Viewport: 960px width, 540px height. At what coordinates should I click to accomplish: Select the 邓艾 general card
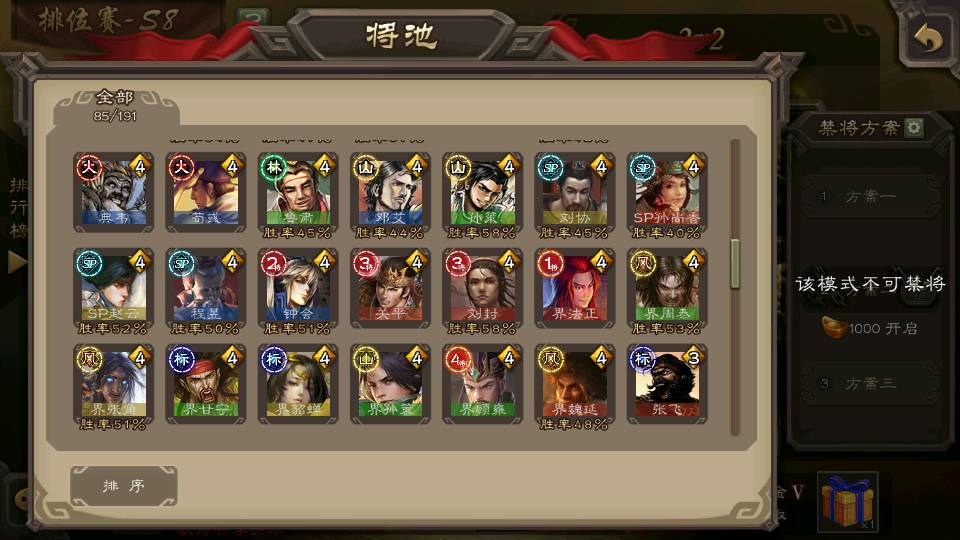coord(389,191)
